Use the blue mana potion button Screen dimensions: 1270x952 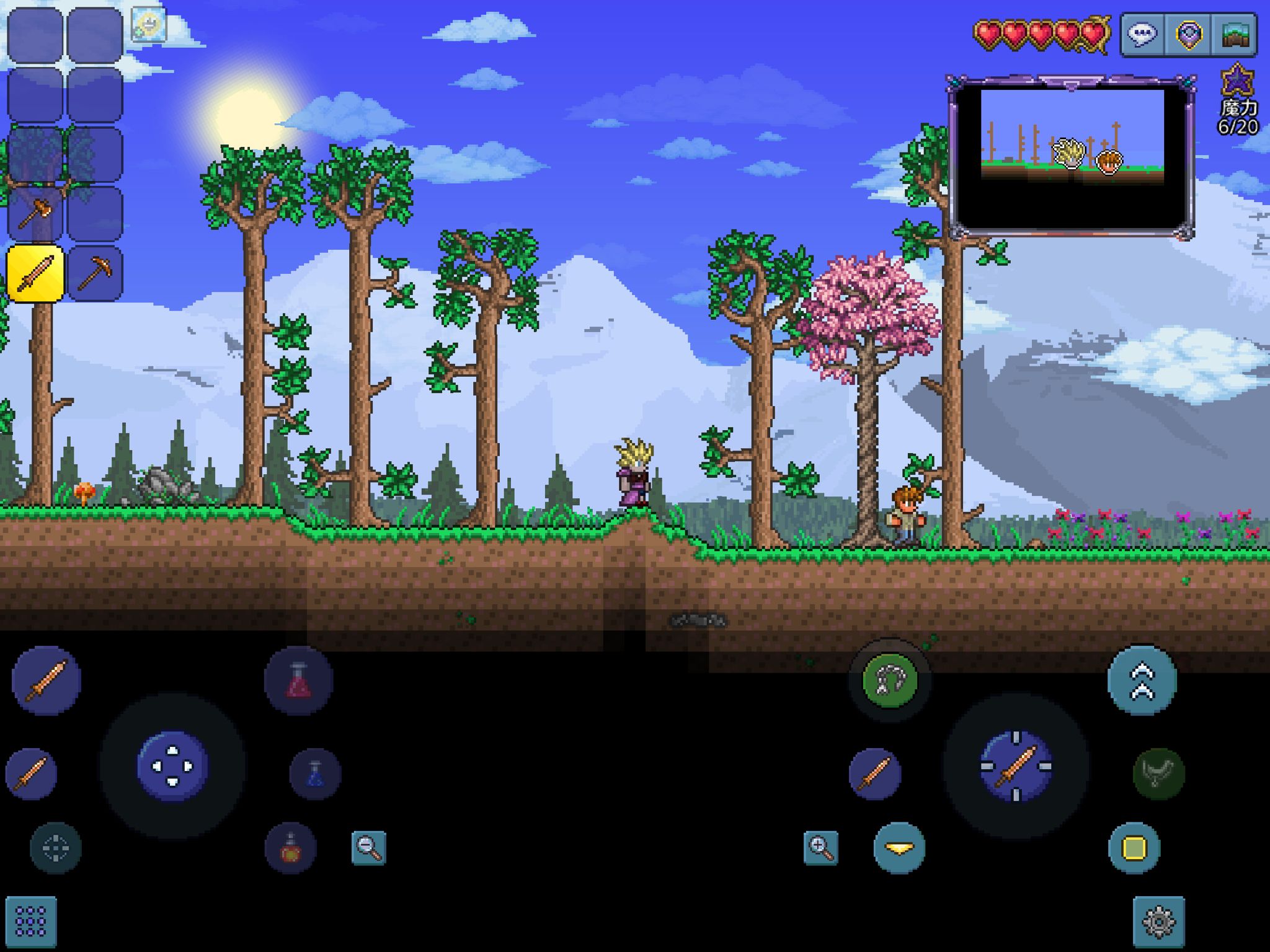(x=315, y=773)
